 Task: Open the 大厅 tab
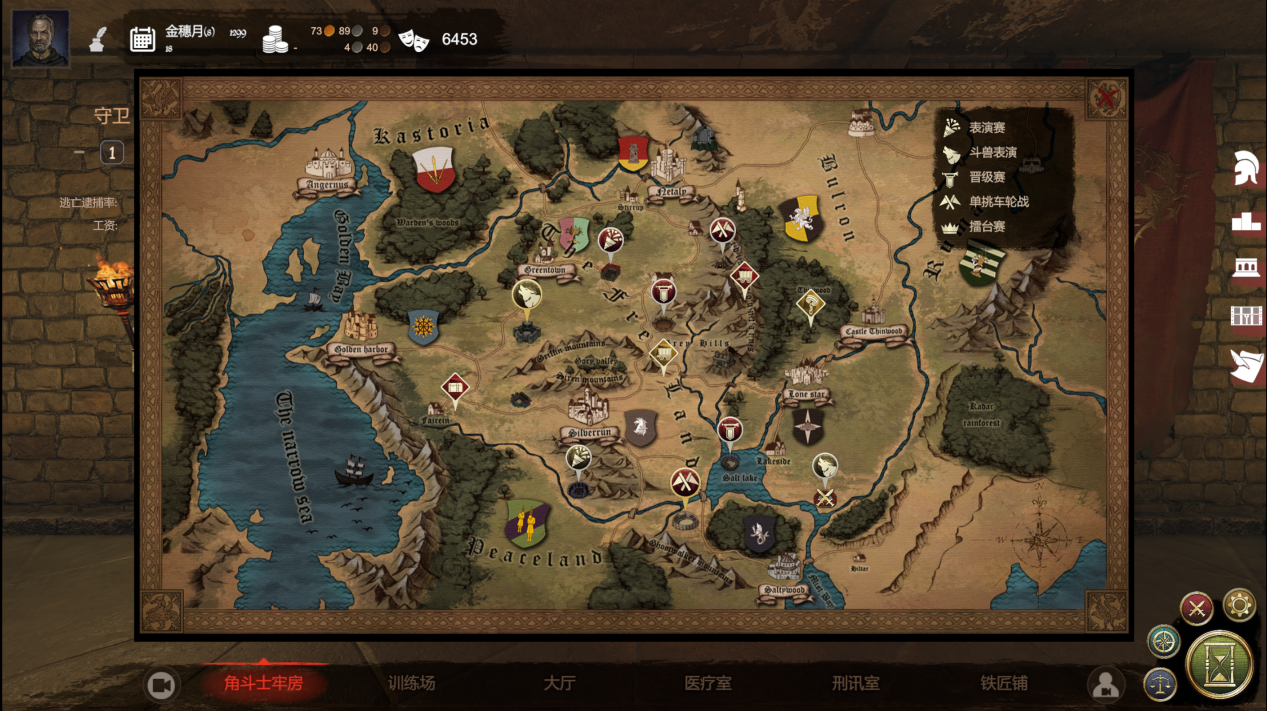click(x=559, y=684)
